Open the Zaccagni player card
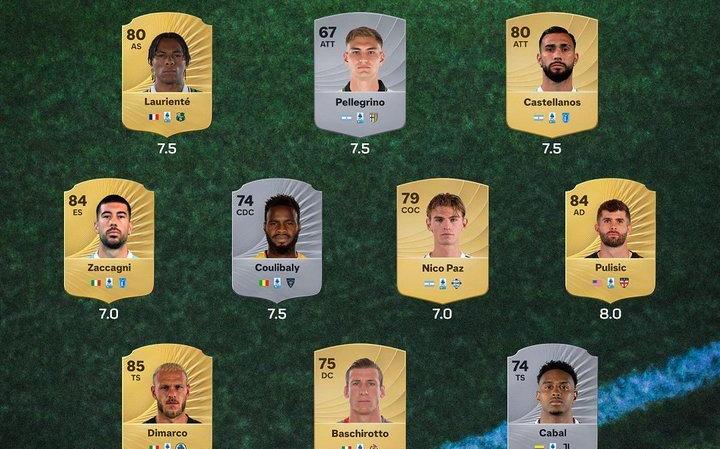 (108, 239)
